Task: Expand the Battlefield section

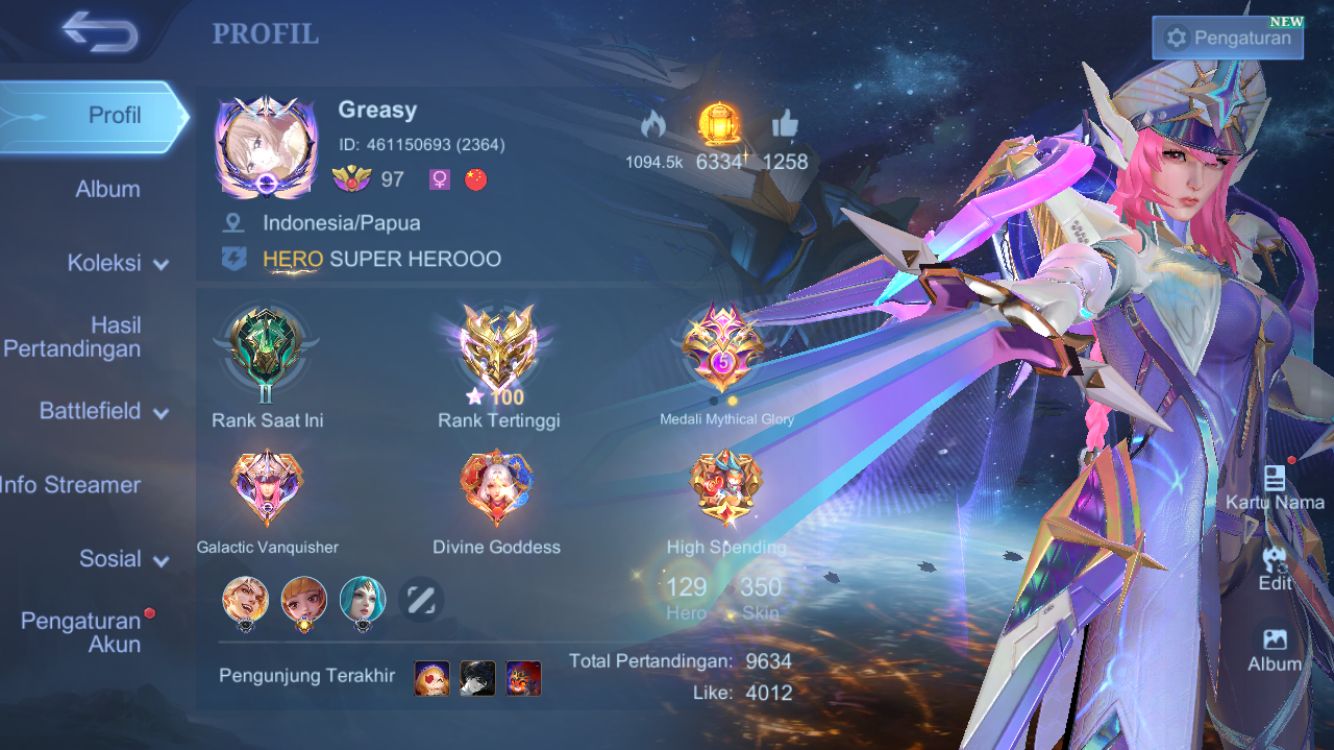Action: tap(103, 411)
